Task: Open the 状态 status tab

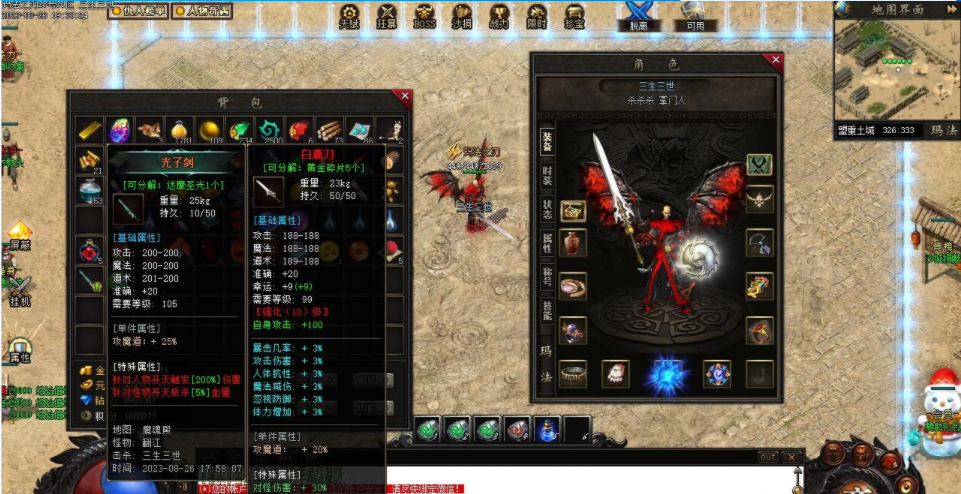Action: click(547, 209)
